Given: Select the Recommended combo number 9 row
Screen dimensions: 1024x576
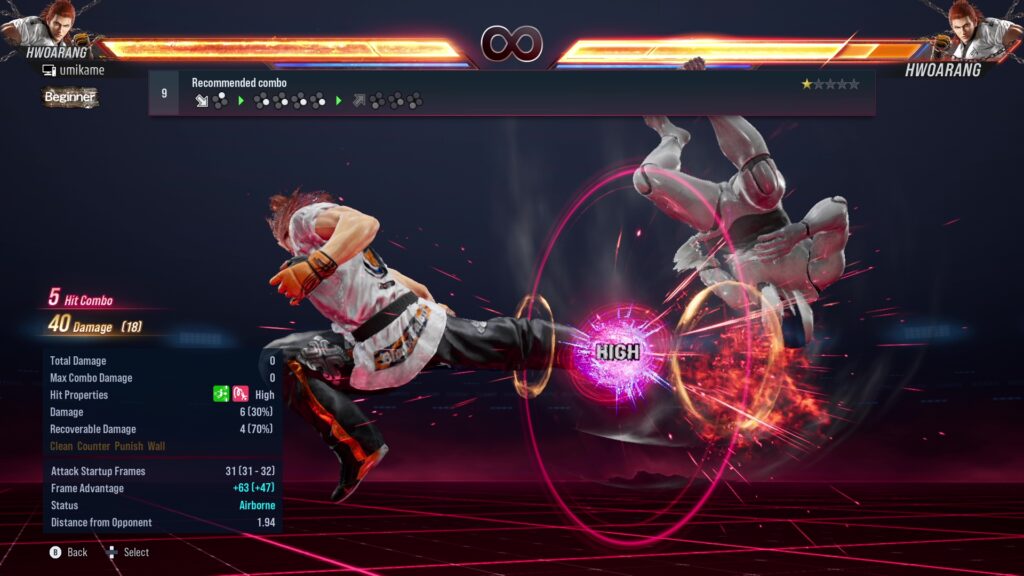Looking at the screenshot, I should [x=510, y=93].
